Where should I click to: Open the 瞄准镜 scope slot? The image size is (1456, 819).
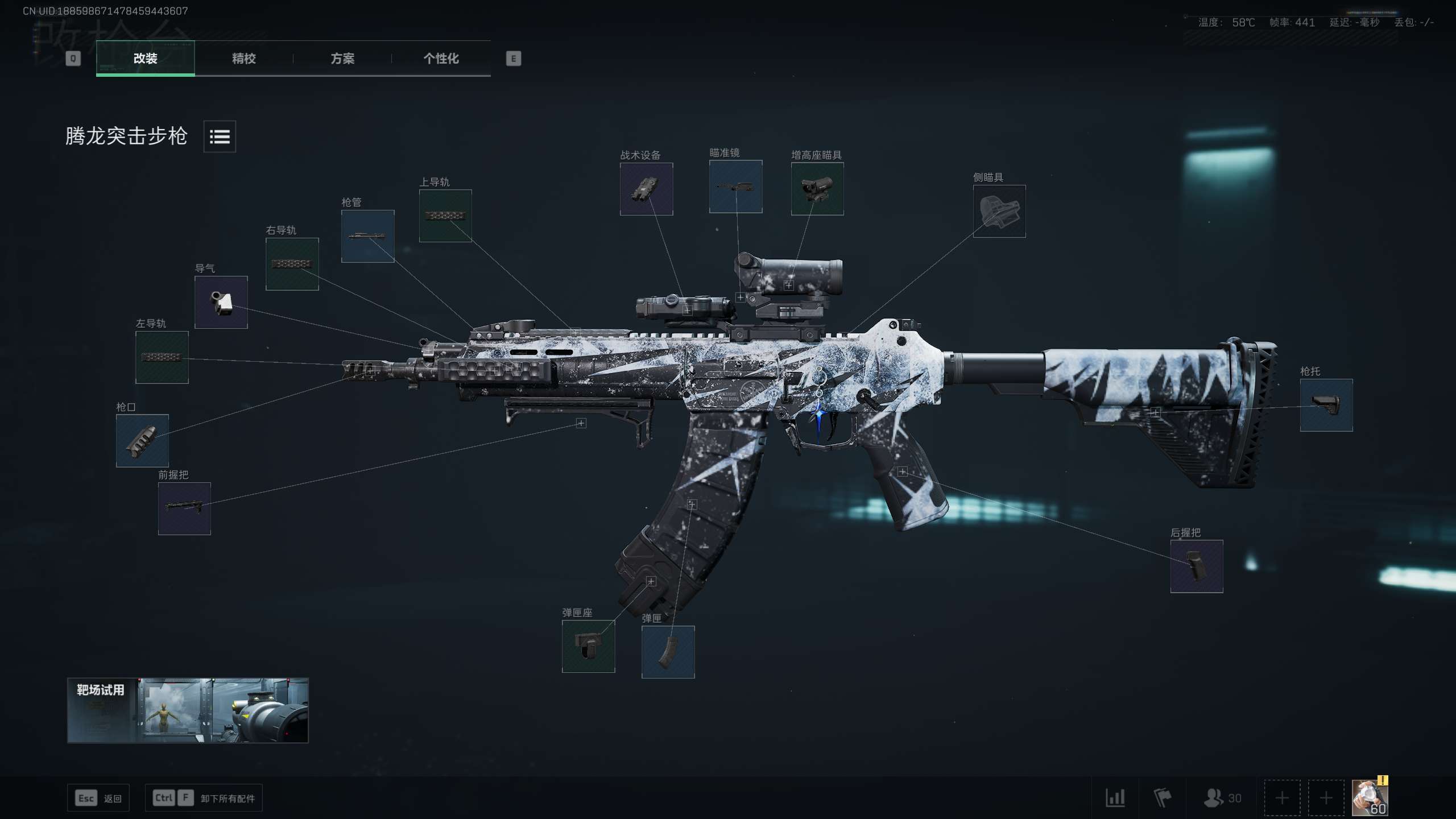coord(735,187)
